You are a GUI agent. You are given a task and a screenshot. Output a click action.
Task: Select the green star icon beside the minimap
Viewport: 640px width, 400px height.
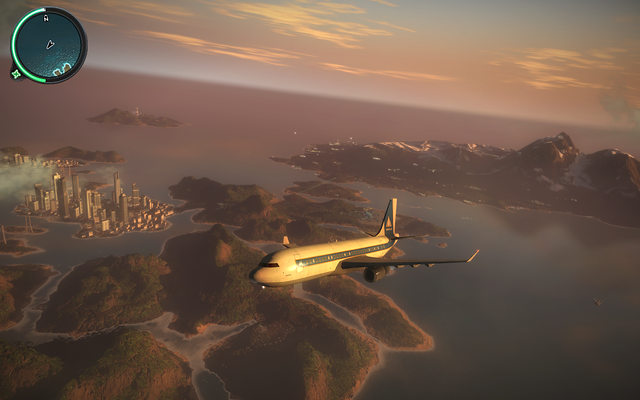(x=15, y=72)
